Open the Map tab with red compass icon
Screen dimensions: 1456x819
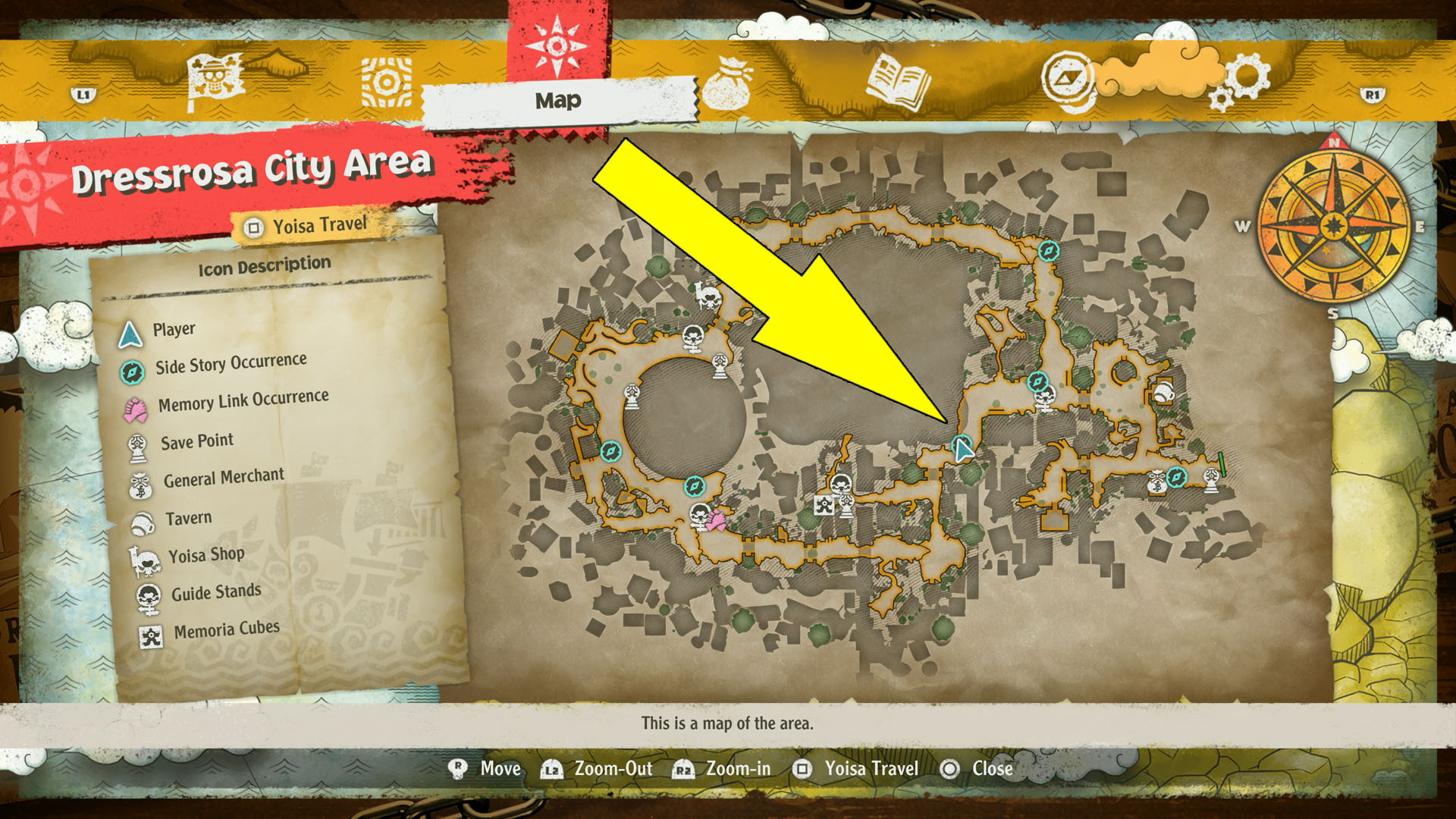pos(559,47)
